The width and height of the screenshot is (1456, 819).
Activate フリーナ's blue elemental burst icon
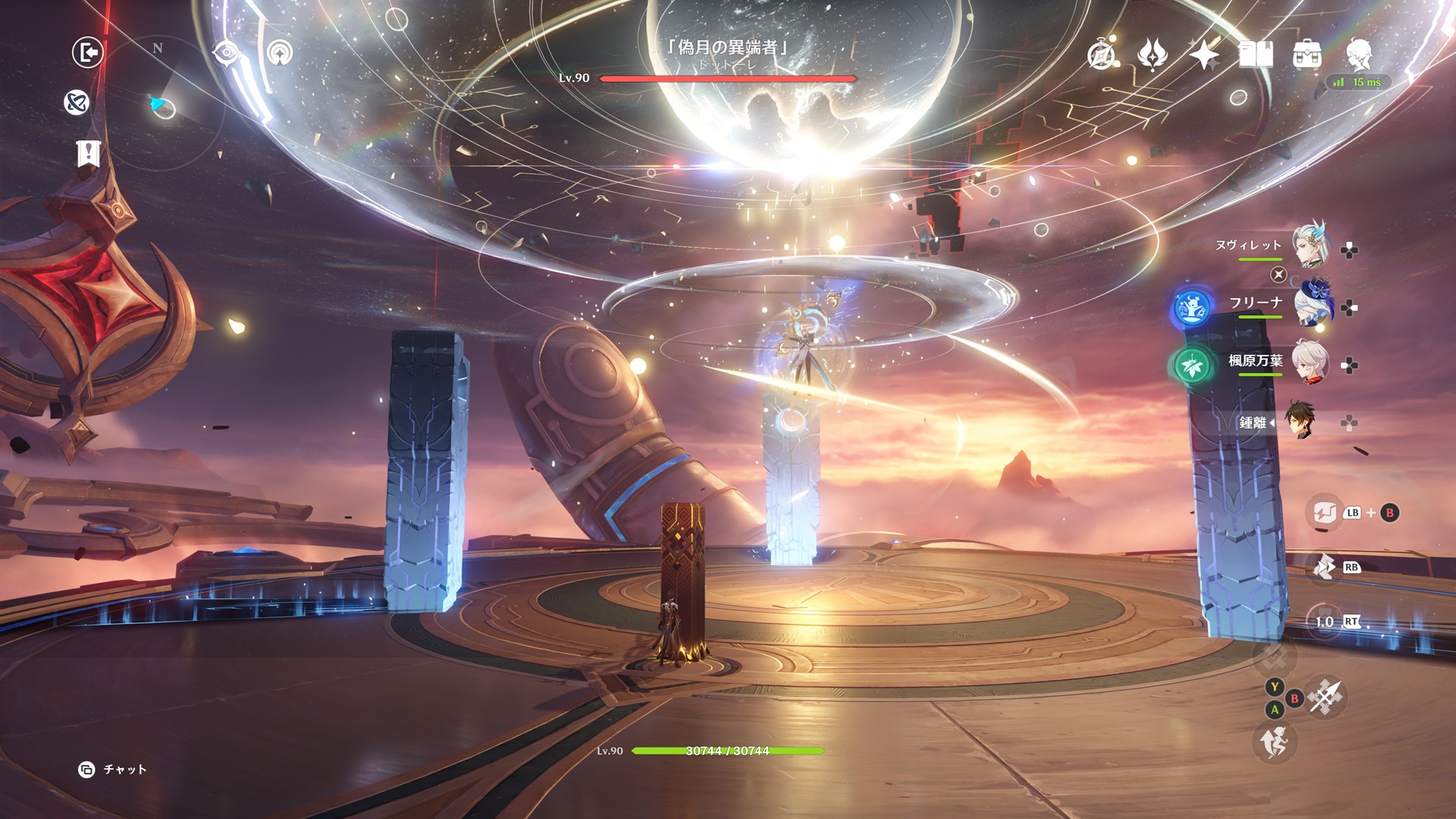[1191, 307]
